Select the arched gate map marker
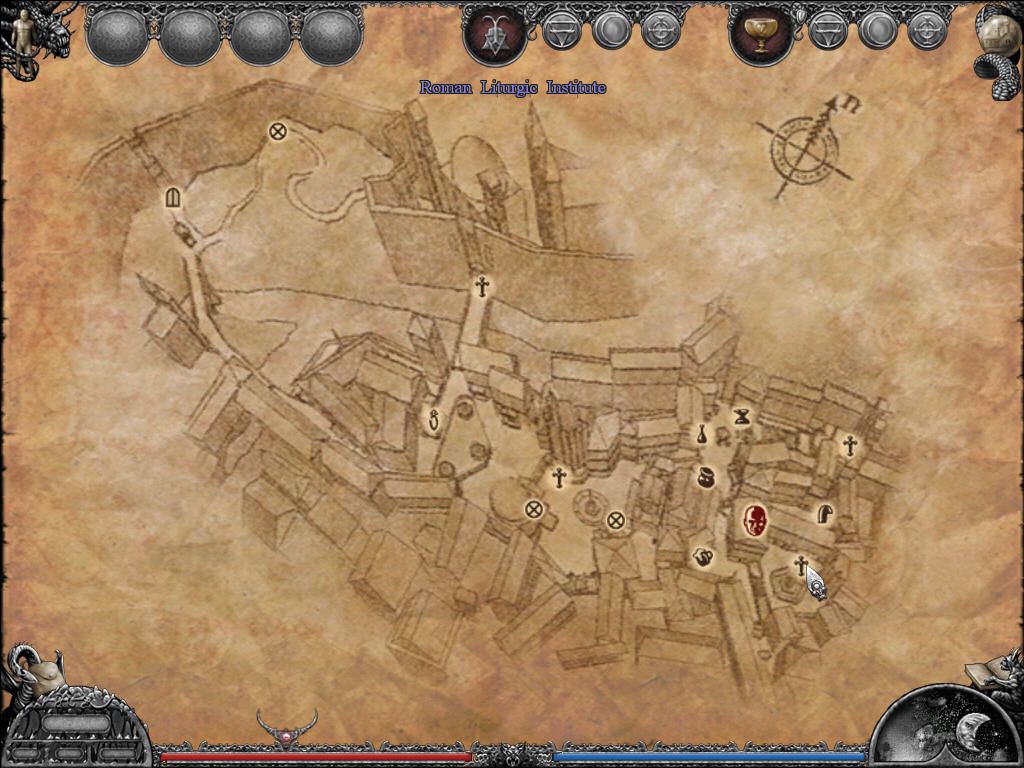The height and width of the screenshot is (768, 1024). click(173, 198)
